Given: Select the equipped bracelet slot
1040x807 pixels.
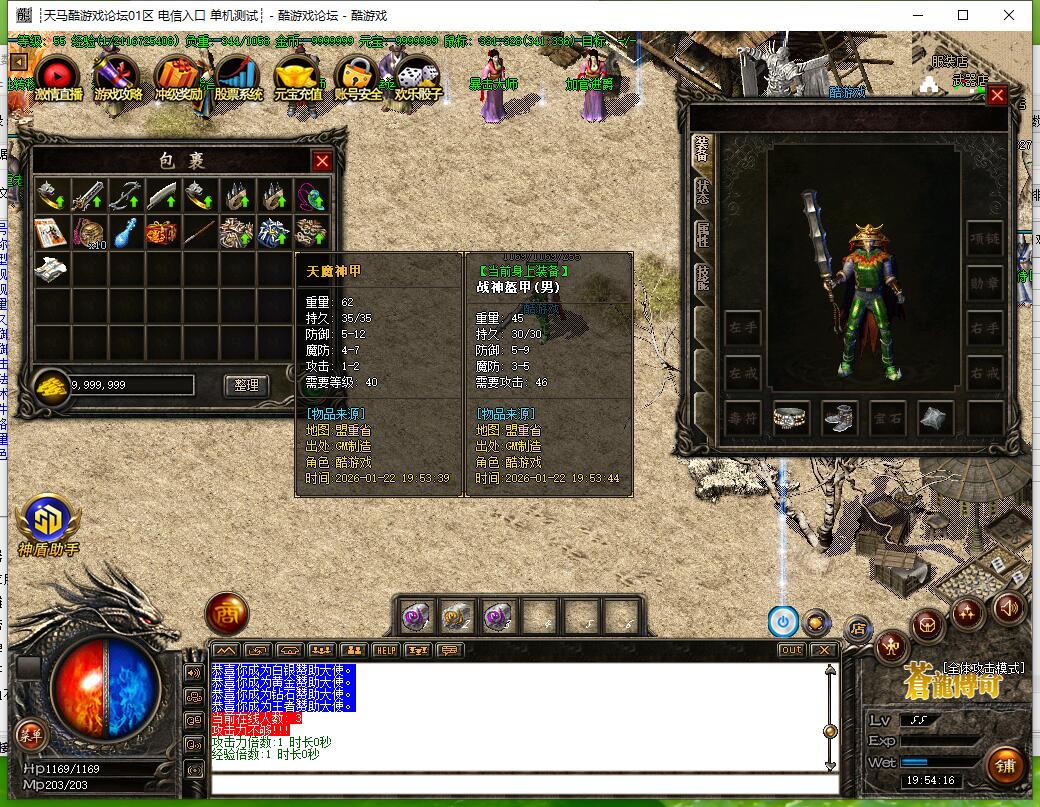Looking at the screenshot, I should [x=792, y=419].
